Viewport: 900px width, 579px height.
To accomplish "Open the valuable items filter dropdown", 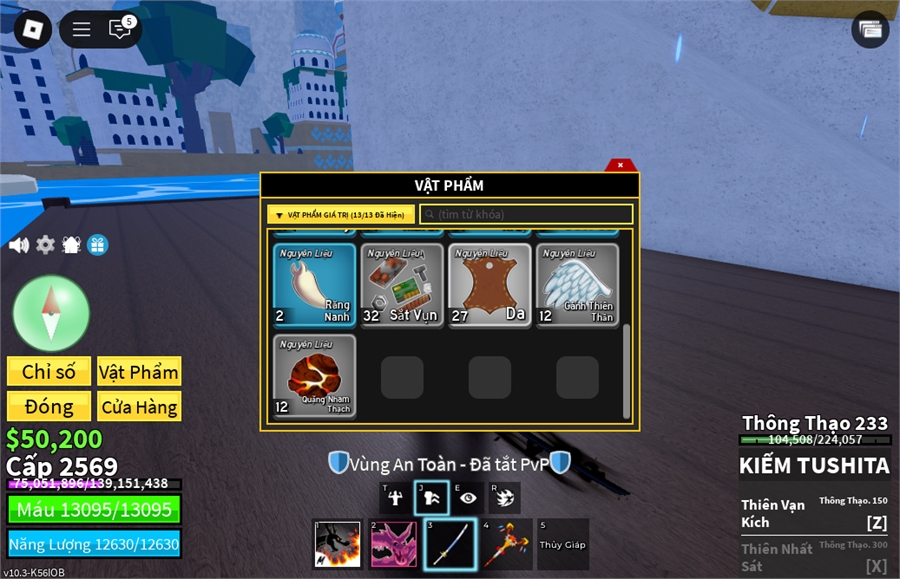I will tap(340, 214).
